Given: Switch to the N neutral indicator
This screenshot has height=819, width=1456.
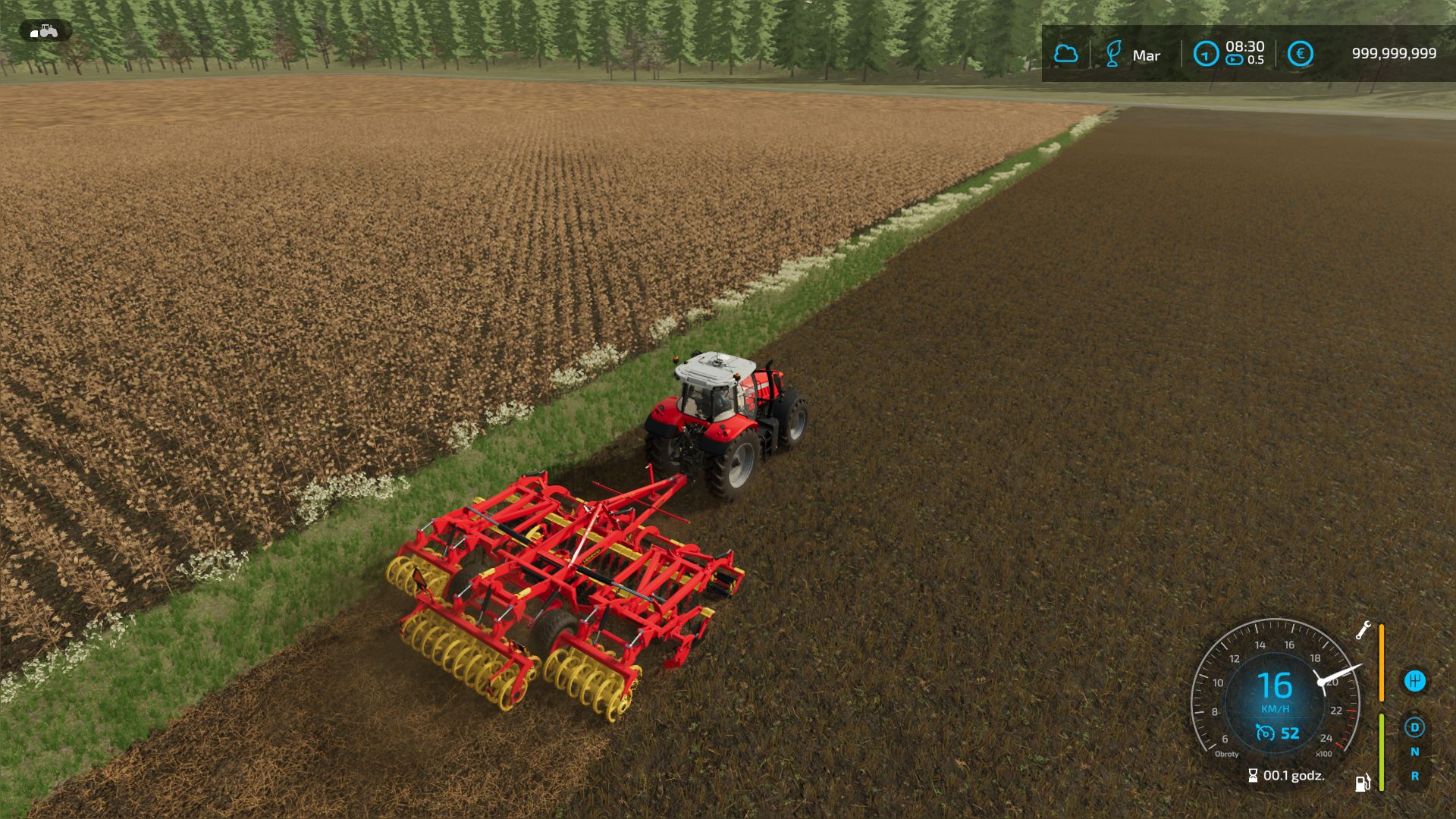Looking at the screenshot, I should 1414,752.
